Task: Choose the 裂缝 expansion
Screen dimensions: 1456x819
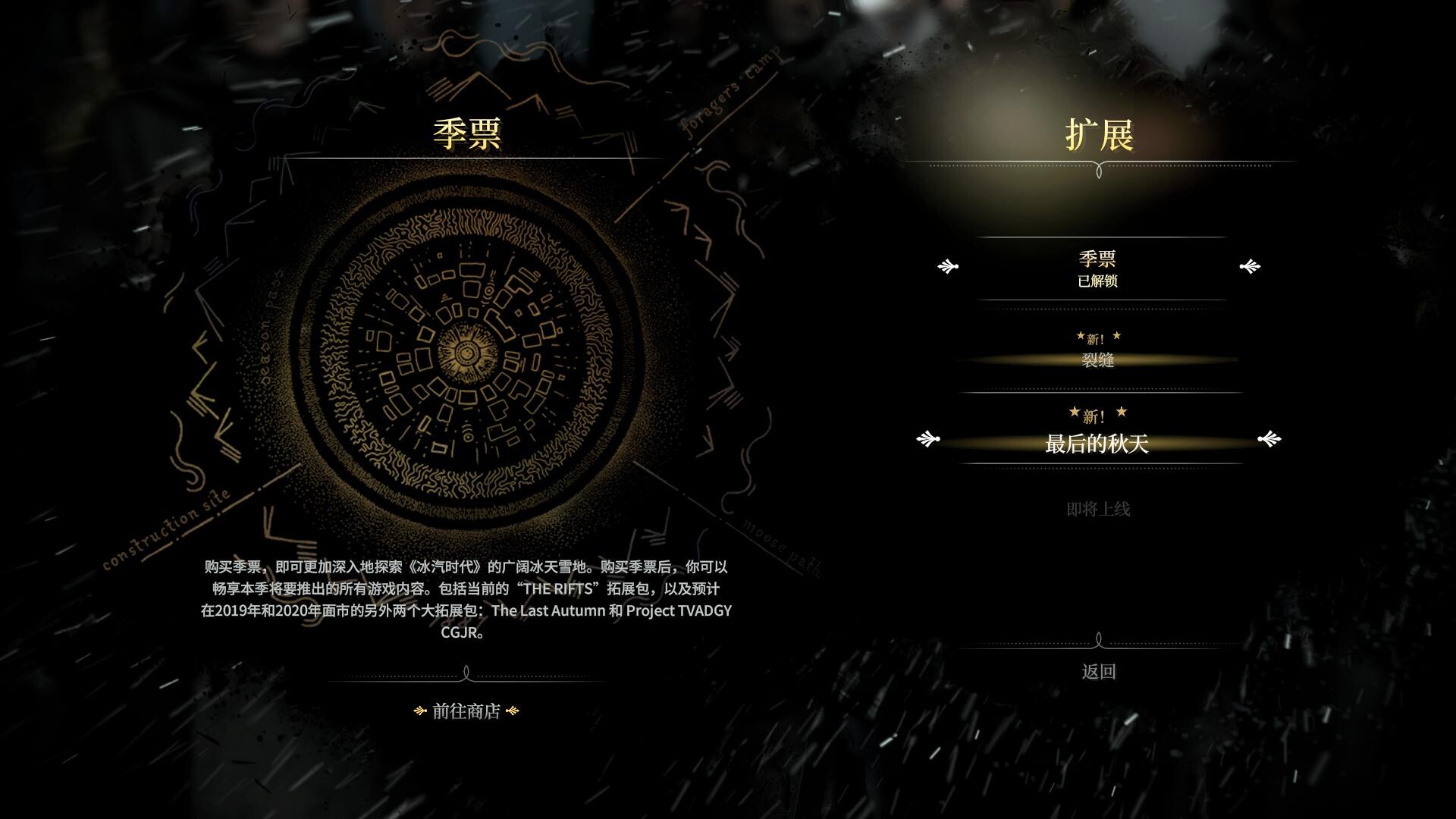Action: click(1097, 360)
